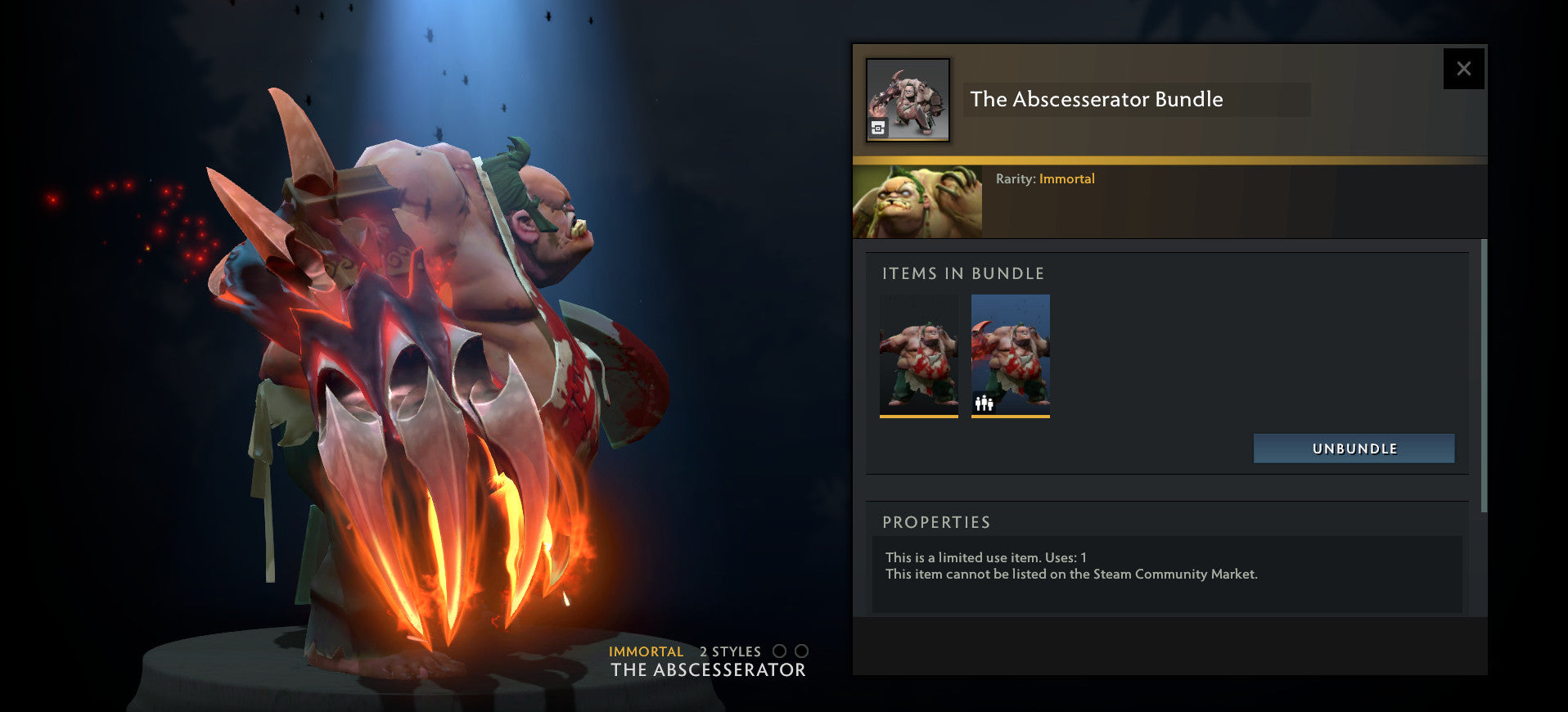Collapse the PROPERTIES section header
The image size is (1568, 712).
click(x=936, y=522)
